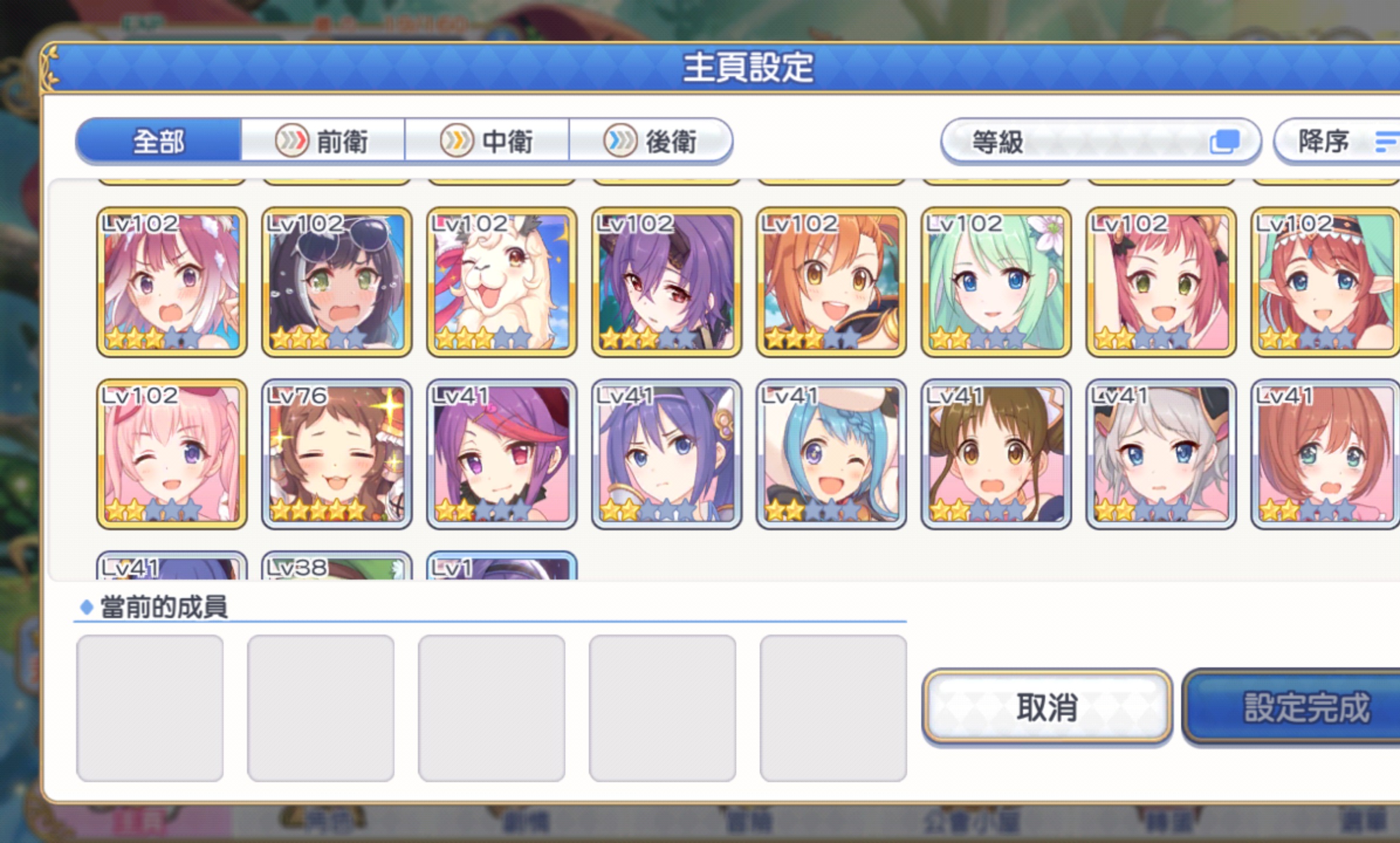
Task: Show only 前衛 characters
Action: click(x=322, y=141)
